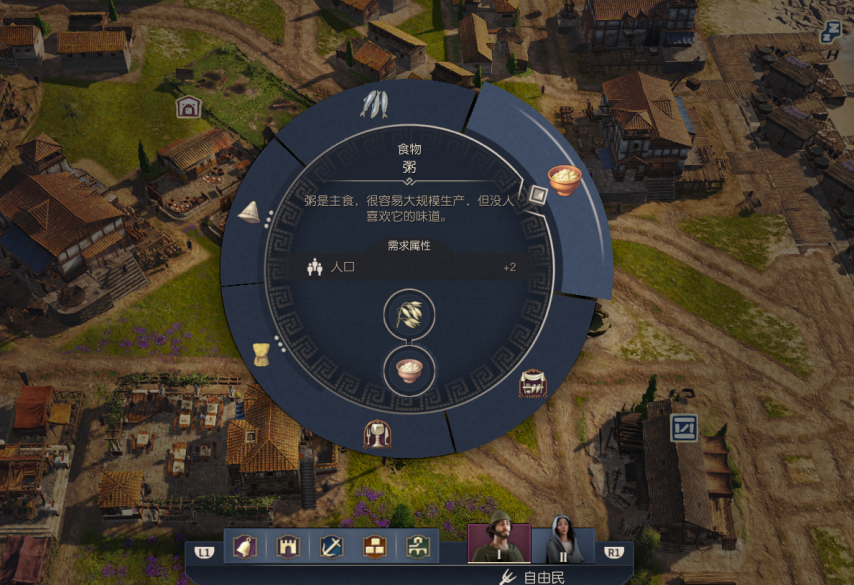Click the oats ingredient in the production chain
Screen dimensions: 854x585
click(408, 316)
